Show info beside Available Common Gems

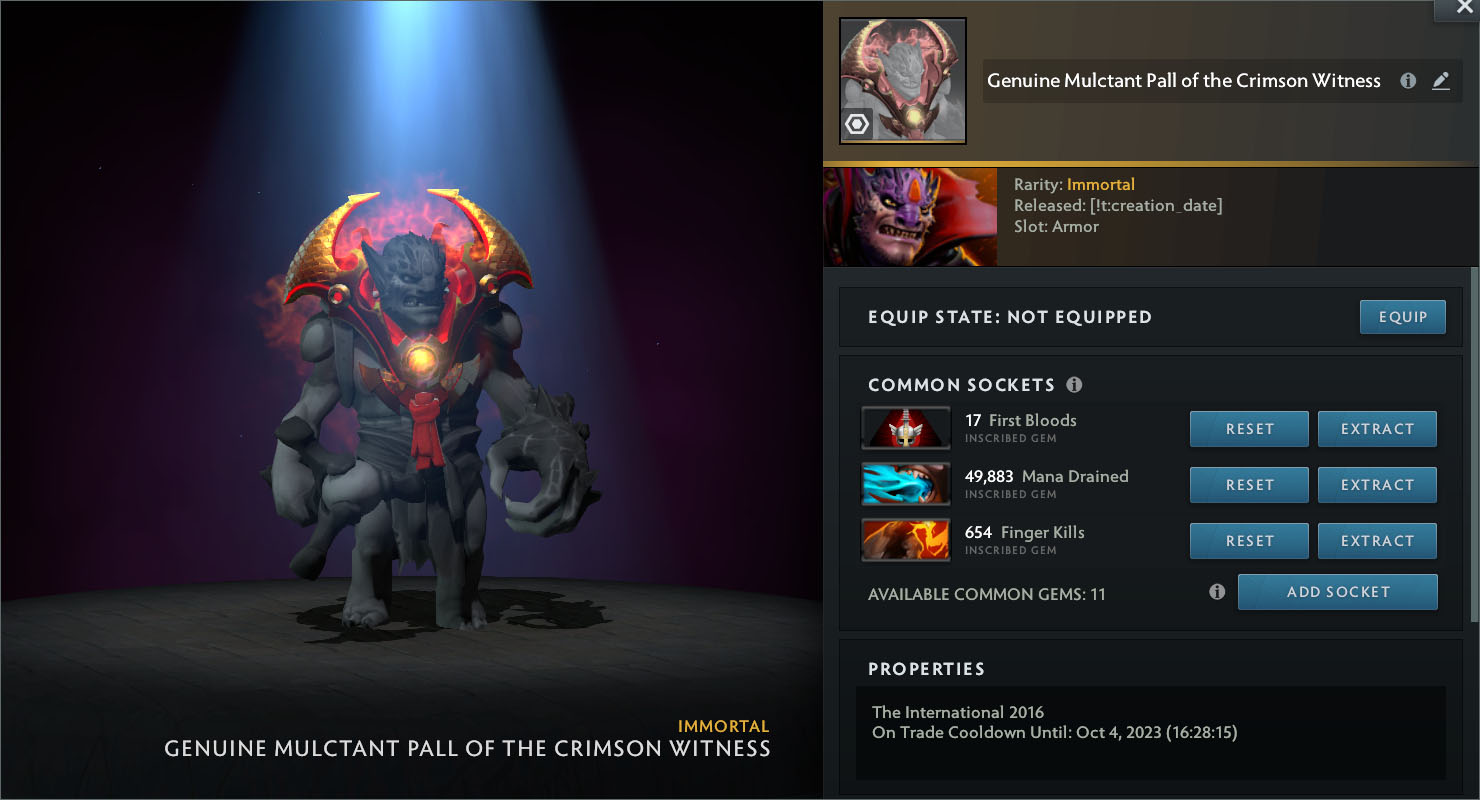pyautogui.click(x=1217, y=592)
